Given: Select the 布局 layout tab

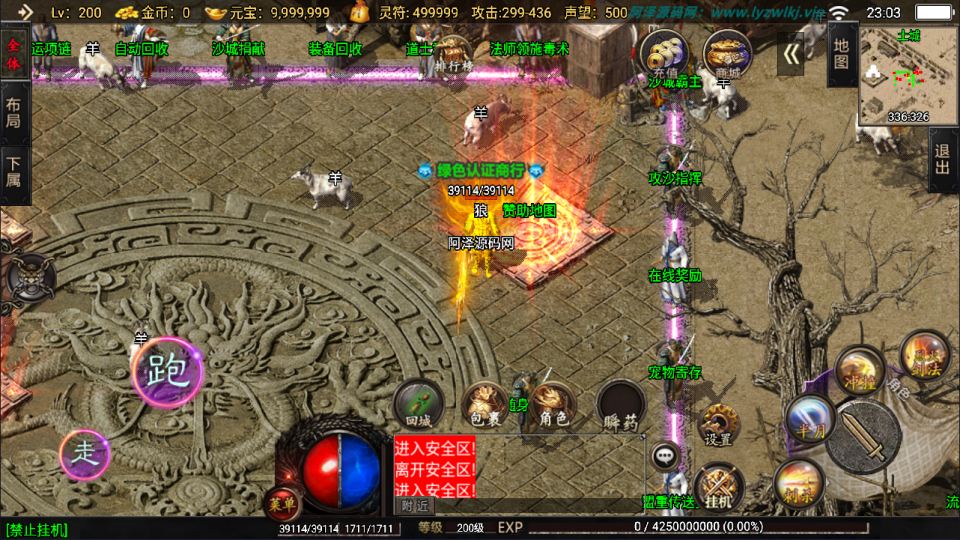Looking at the screenshot, I should tap(14, 111).
